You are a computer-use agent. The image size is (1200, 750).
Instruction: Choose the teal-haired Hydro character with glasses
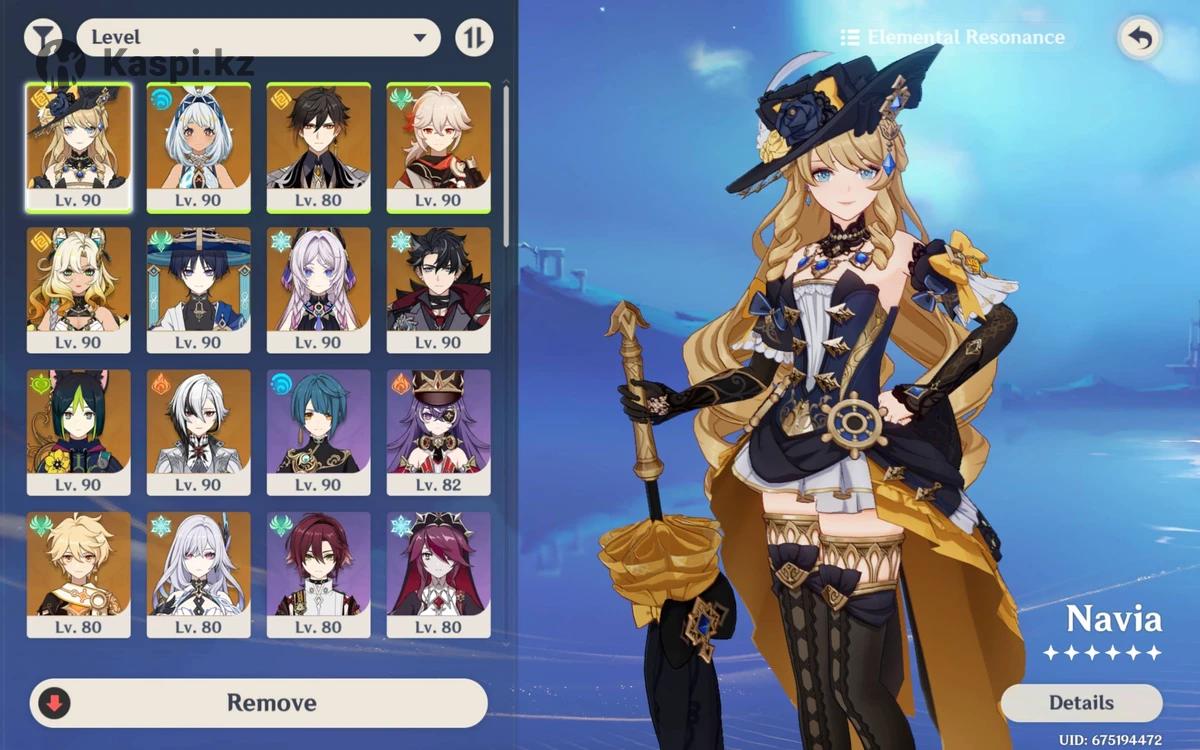(x=318, y=432)
